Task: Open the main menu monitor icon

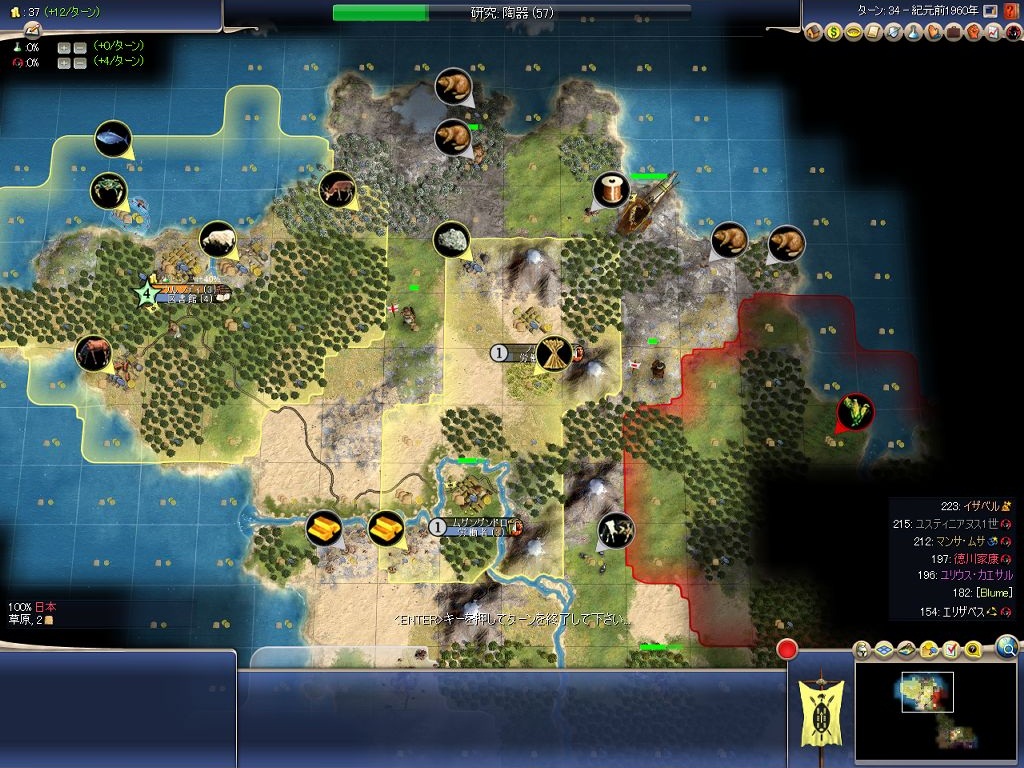Action: 990,11
